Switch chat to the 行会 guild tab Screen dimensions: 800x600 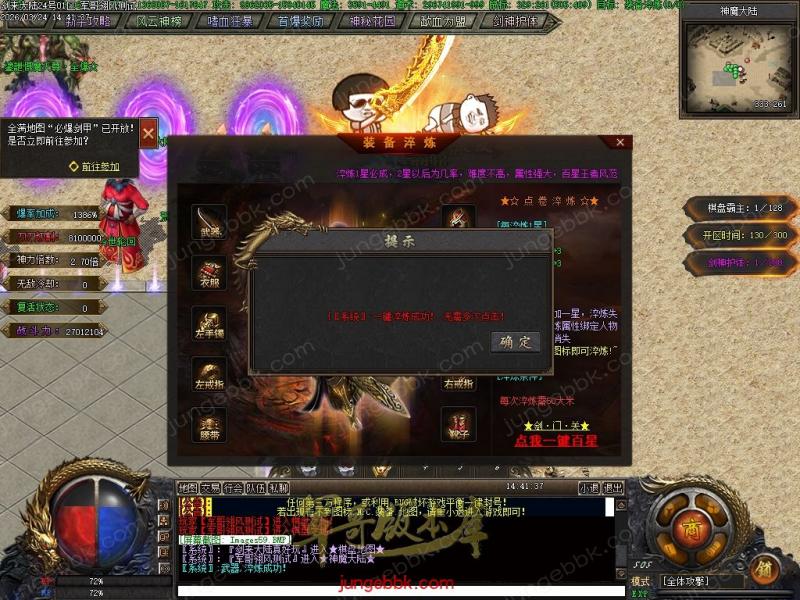click(233, 487)
